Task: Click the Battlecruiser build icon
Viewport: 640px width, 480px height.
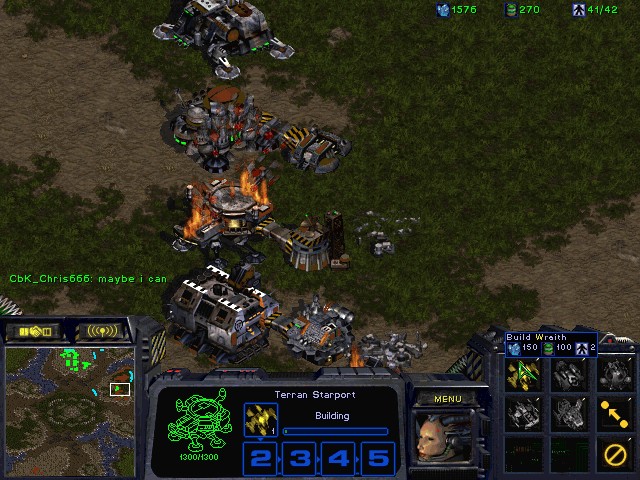Action: coord(522,412)
